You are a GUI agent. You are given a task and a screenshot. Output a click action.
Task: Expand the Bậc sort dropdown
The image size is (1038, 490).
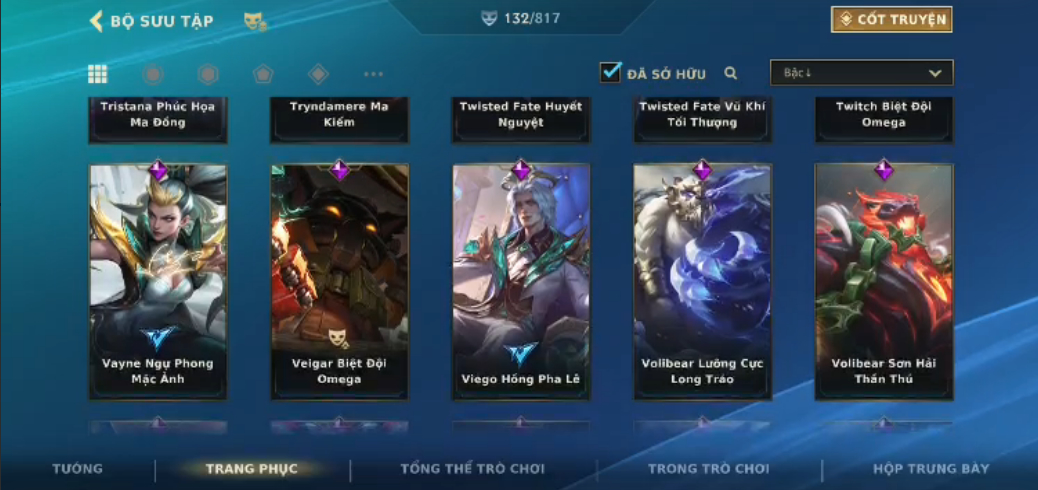[861, 73]
